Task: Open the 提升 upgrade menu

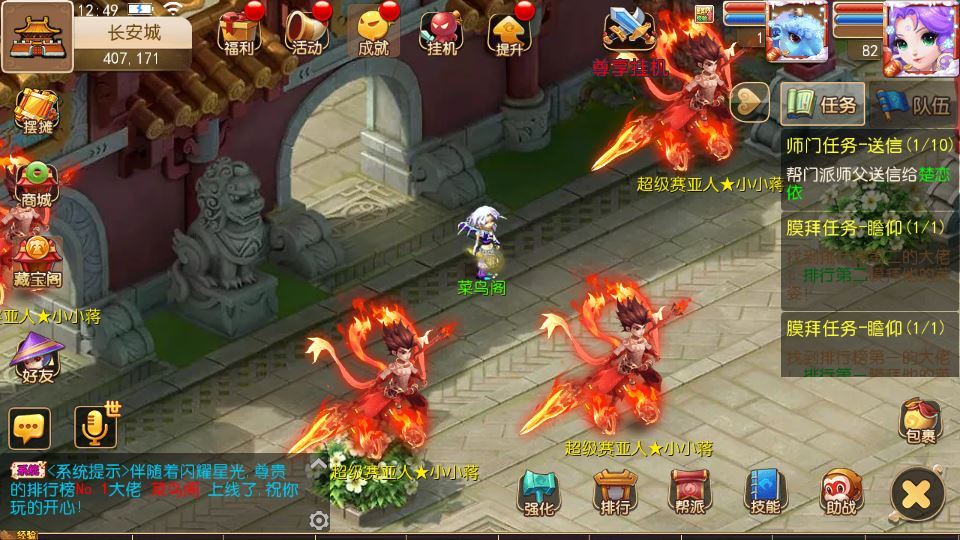Action: point(509,31)
